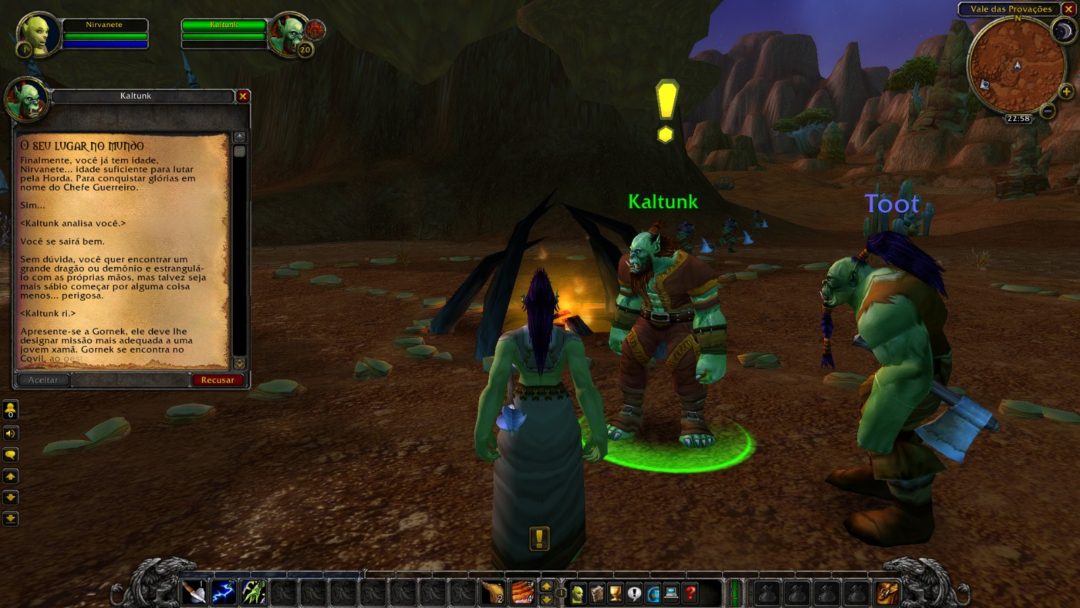Open the backpack bag slot
Image resolution: width=1080 pixels, height=608 pixels.
click(x=887, y=593)
